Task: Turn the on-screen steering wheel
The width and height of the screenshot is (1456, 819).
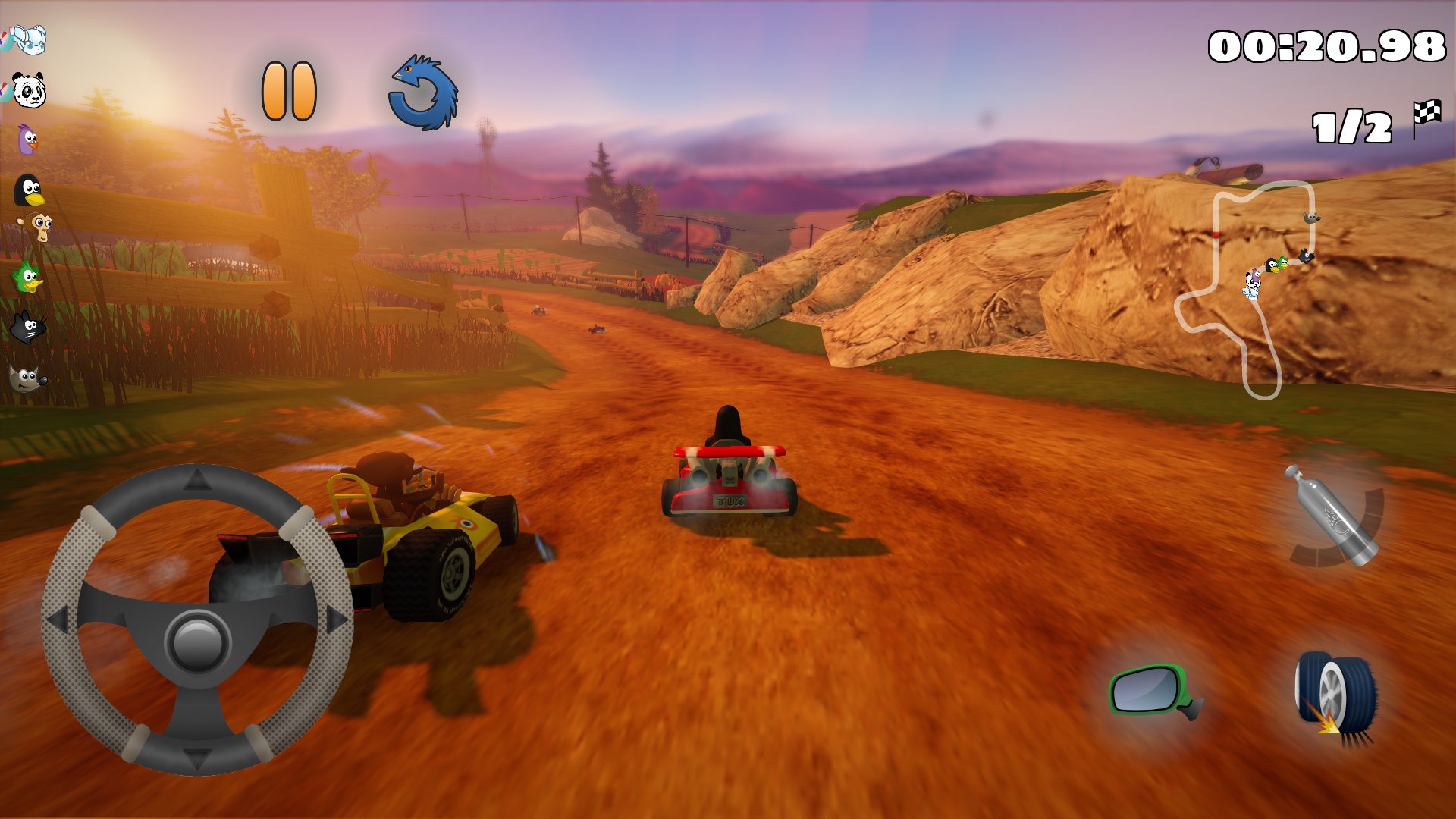Action: [x=196, y=635]
